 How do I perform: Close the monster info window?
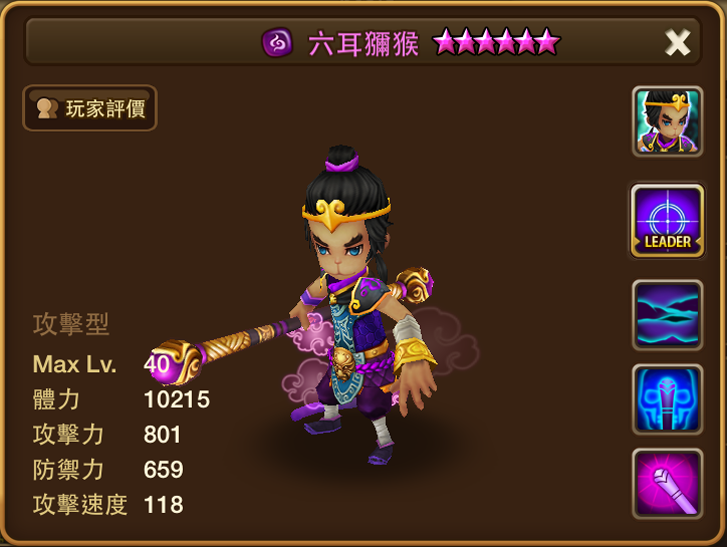coord(677,42)
